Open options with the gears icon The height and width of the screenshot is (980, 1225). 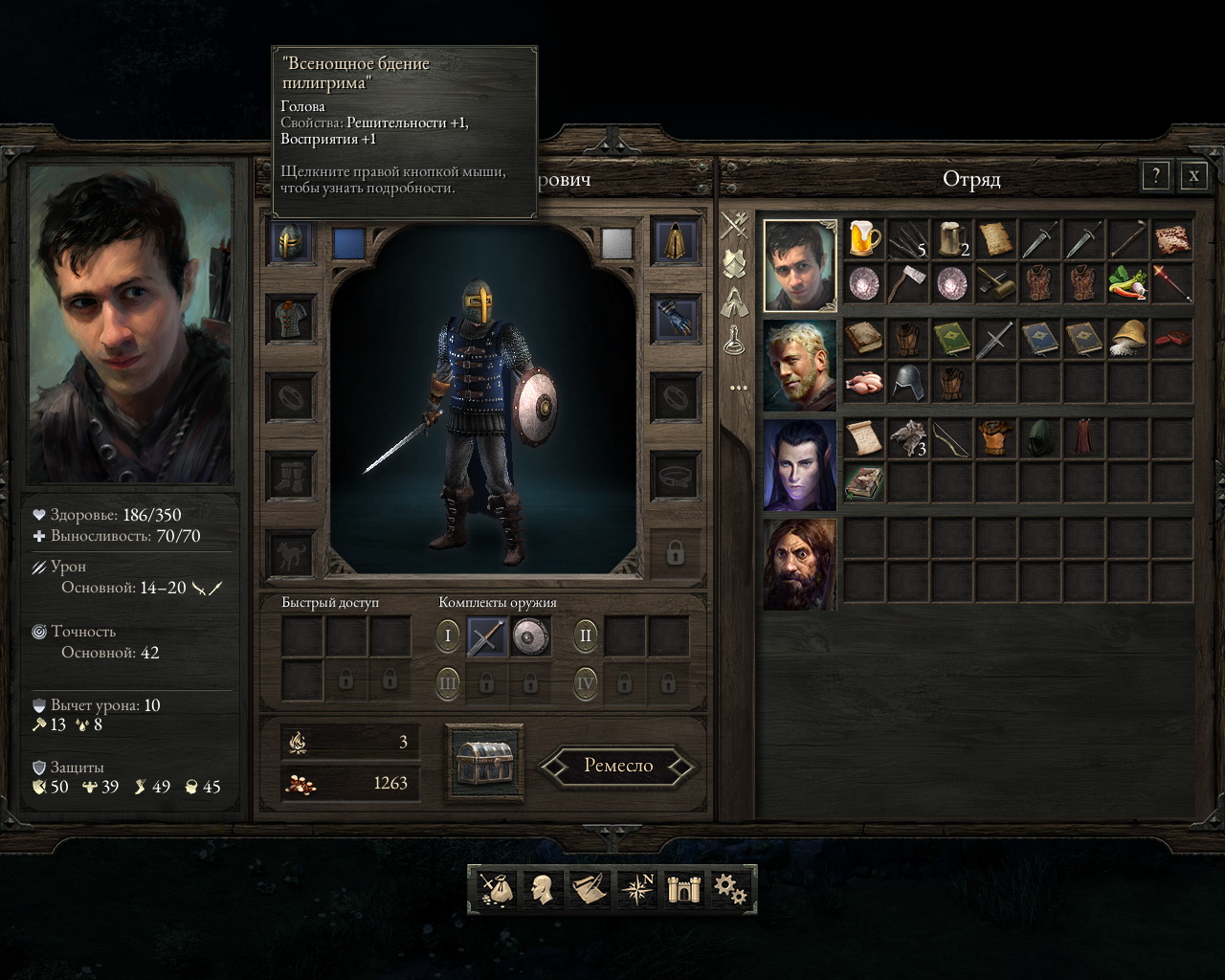point(729,889)
